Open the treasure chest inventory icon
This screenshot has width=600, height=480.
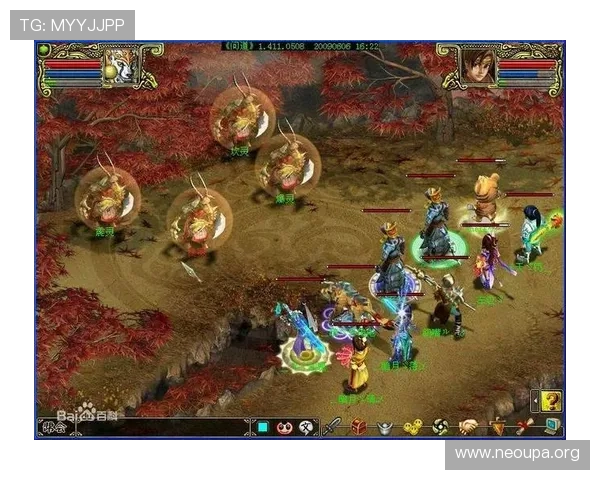pos(358,427)
